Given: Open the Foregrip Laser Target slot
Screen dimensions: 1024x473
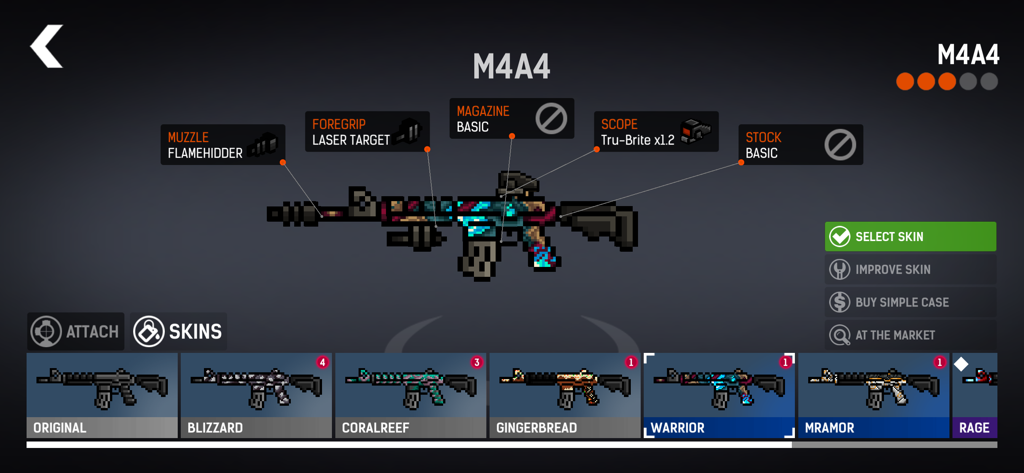Looking at the screenshot, I should coord(366,132).
